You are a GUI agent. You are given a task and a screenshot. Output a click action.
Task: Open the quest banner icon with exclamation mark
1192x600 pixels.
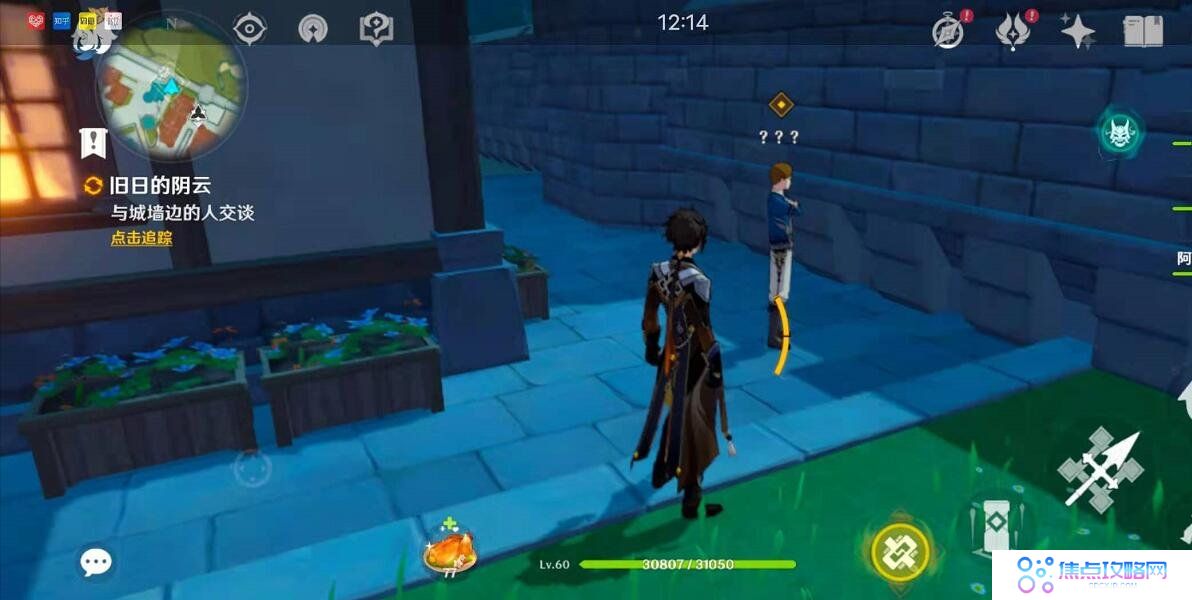[x=93, y=143]
